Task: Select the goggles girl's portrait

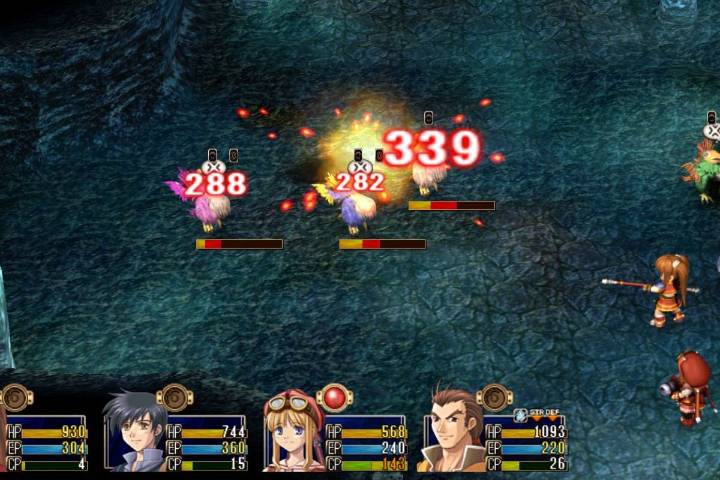Action: click(x=294, y=434)
